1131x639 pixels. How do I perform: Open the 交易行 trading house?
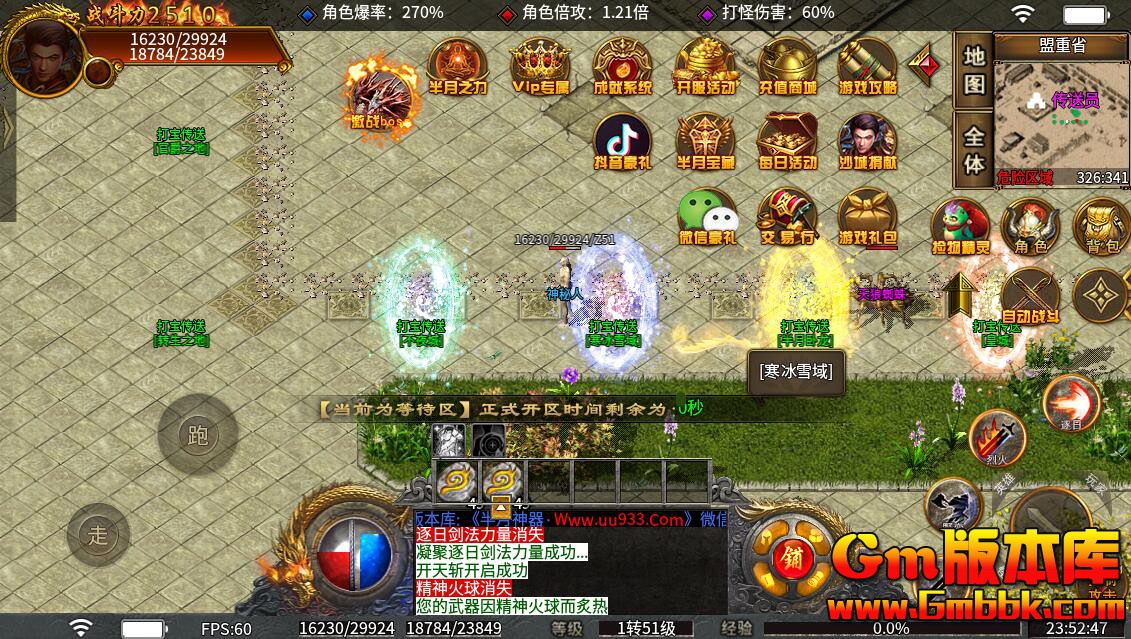point(787,217)
